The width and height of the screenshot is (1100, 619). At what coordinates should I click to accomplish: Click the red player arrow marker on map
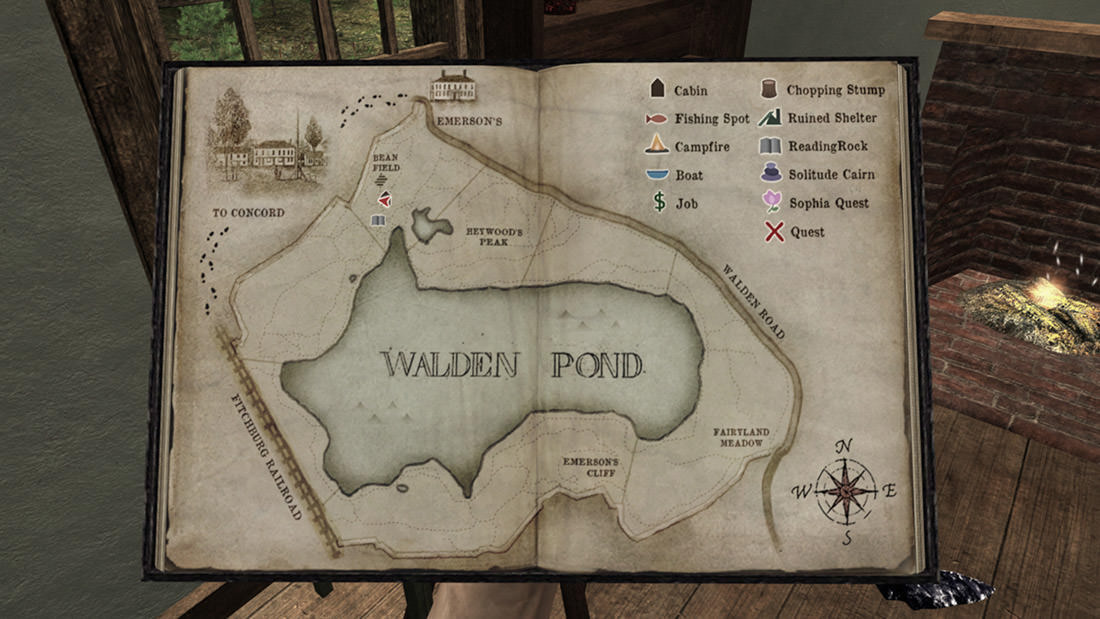[384, 200]
